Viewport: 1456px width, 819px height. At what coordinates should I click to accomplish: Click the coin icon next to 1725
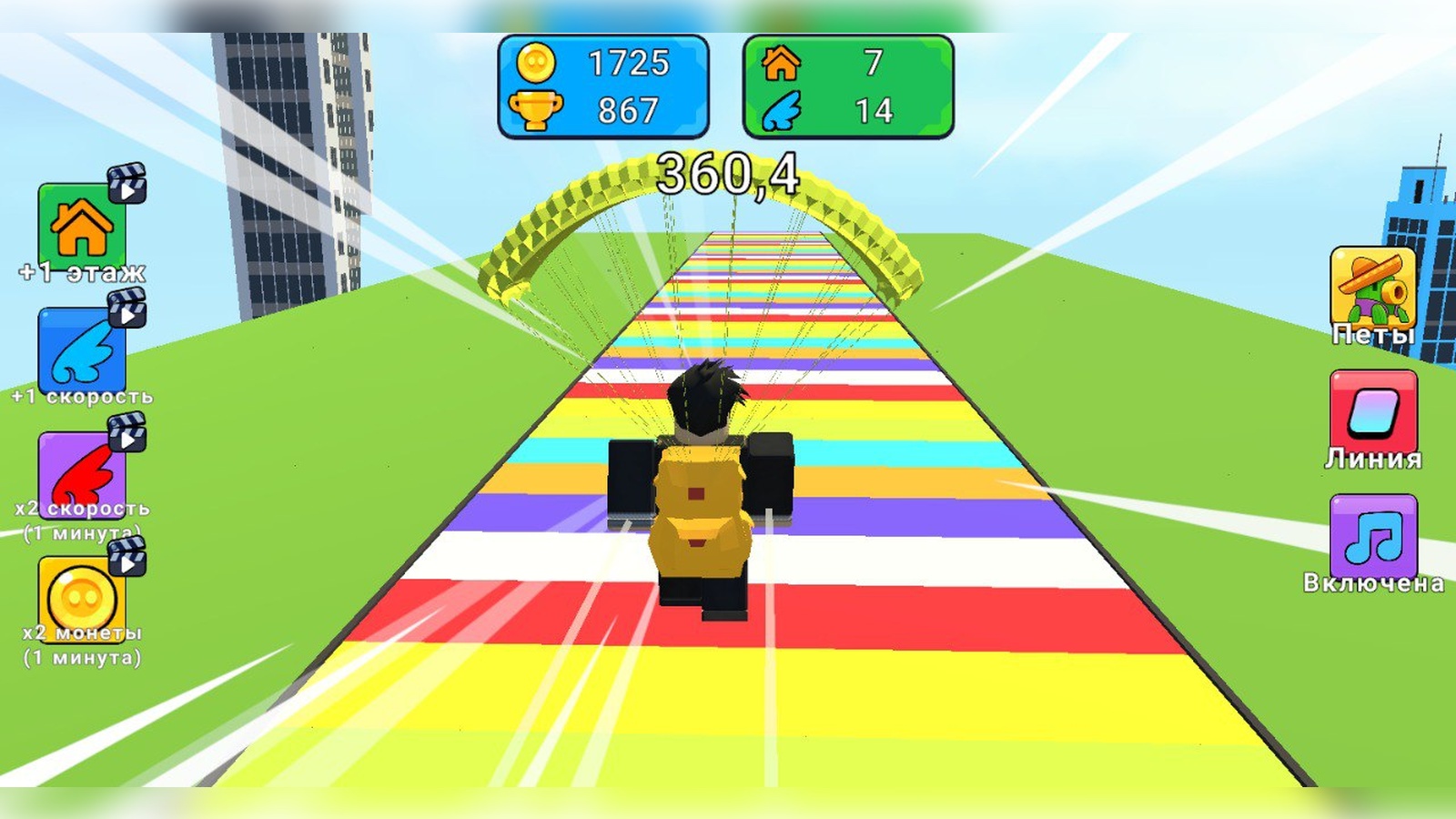click(x=537, y=62)
